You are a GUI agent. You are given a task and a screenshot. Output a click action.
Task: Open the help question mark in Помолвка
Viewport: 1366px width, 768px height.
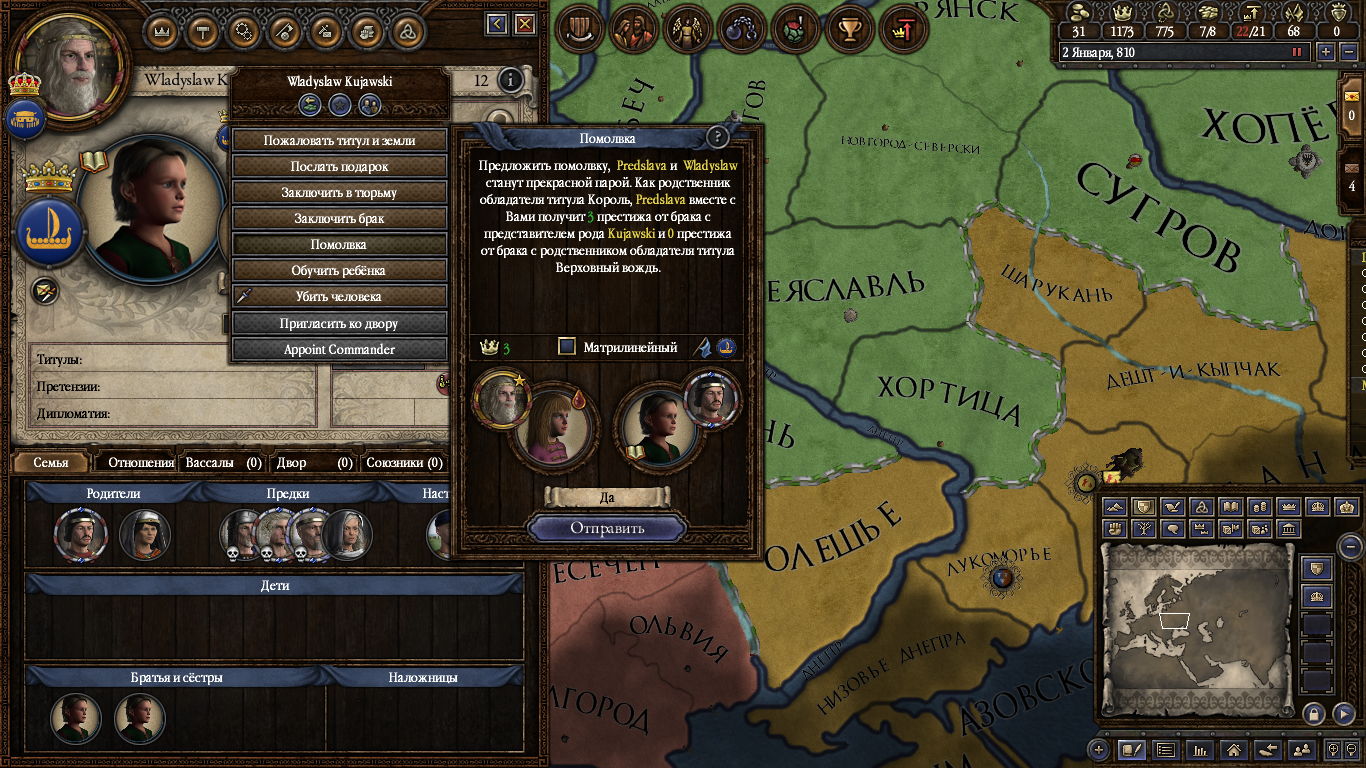pos(717,138)
